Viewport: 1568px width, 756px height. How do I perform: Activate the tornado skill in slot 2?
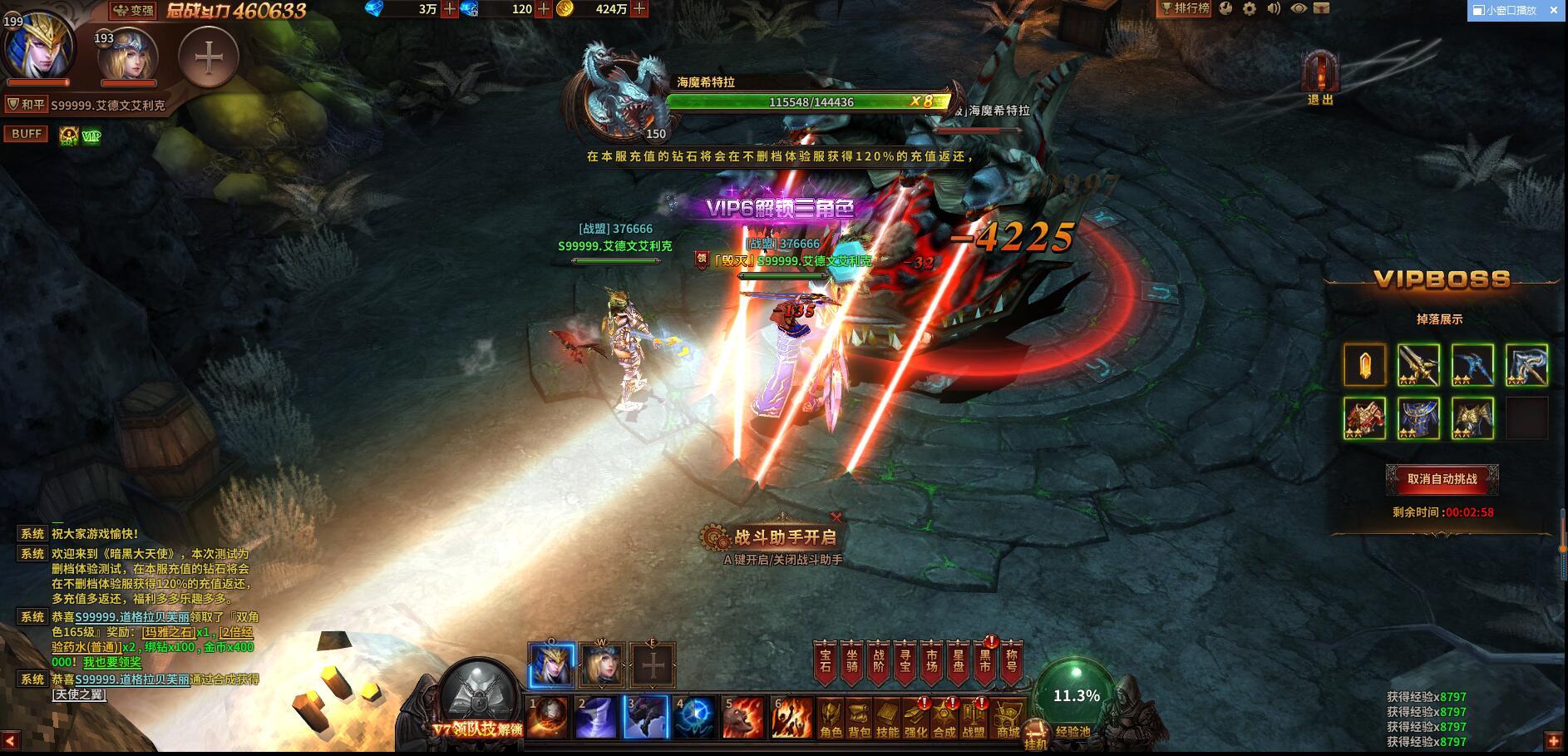(597, 718)
